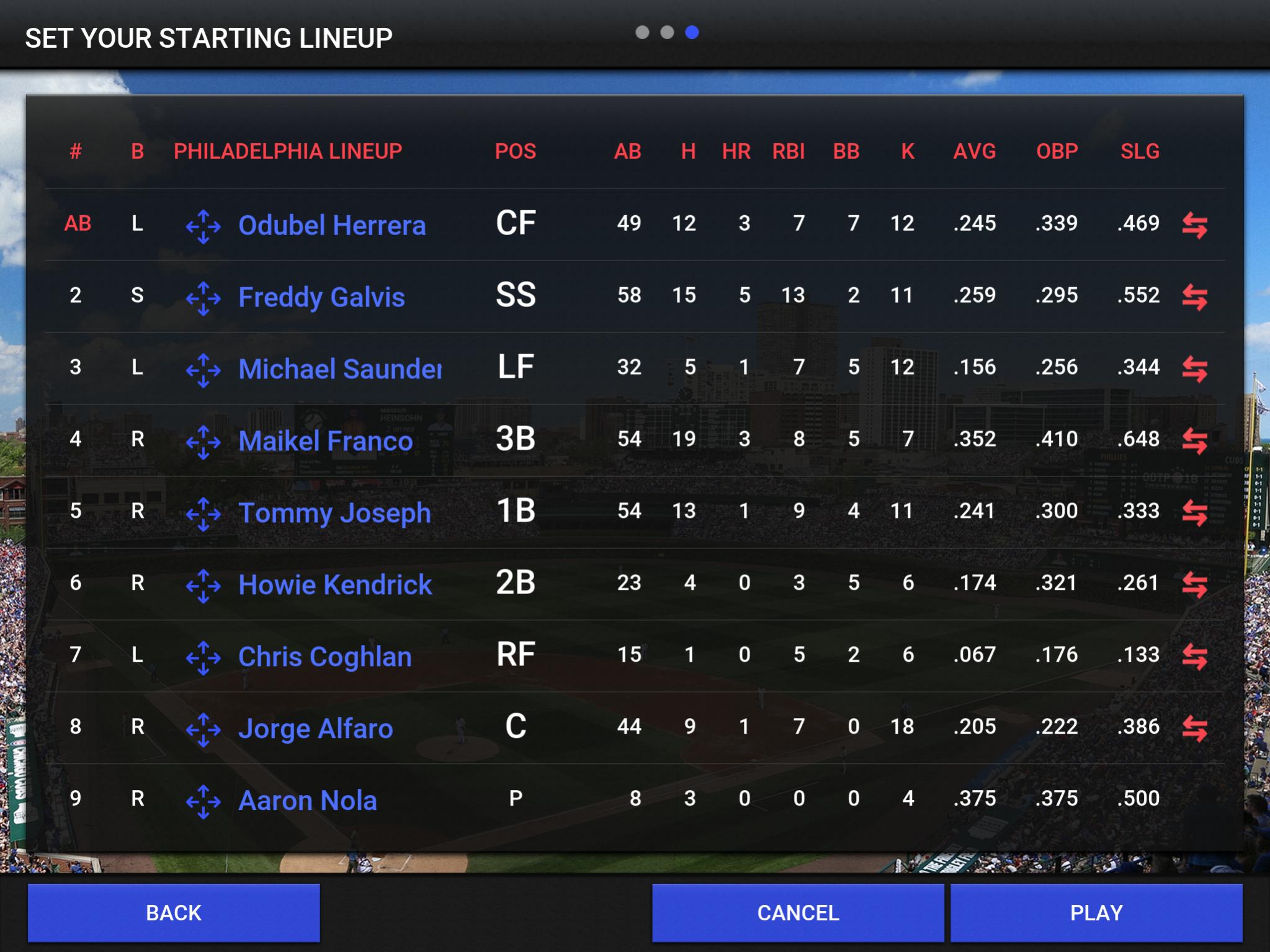The width and height of the screenshot is (1270, 952).
Task: Click Tommy Joseph's name
Action: click(x=334, y=513)
